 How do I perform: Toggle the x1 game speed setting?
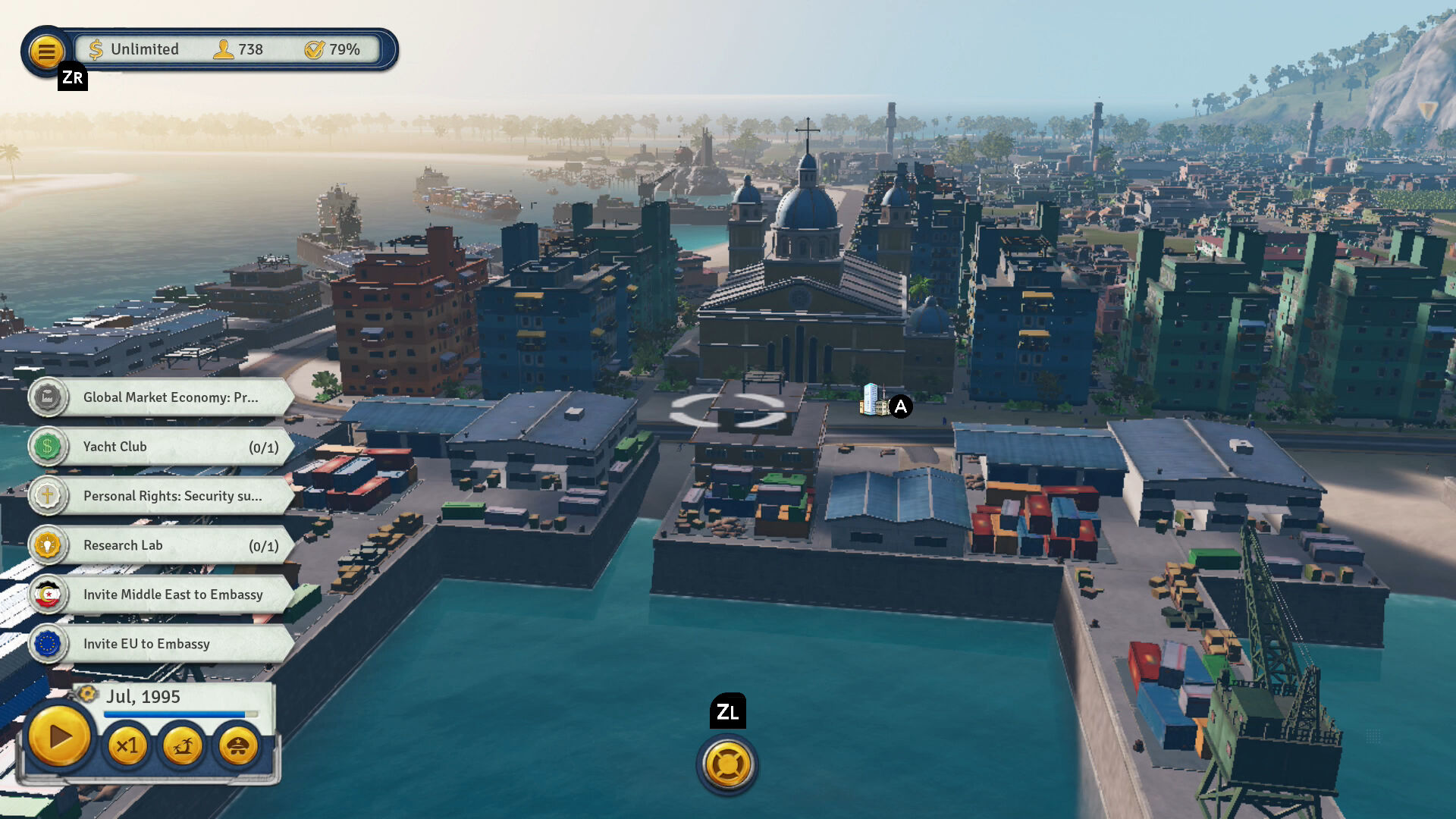click(127, 746)
